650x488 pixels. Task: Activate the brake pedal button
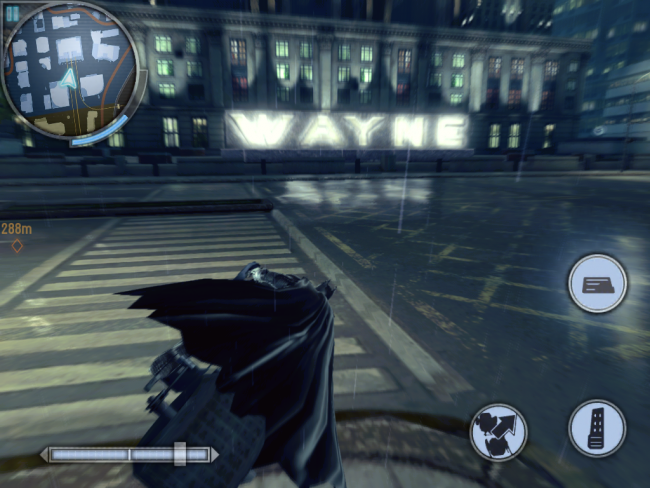click(597, 284)
